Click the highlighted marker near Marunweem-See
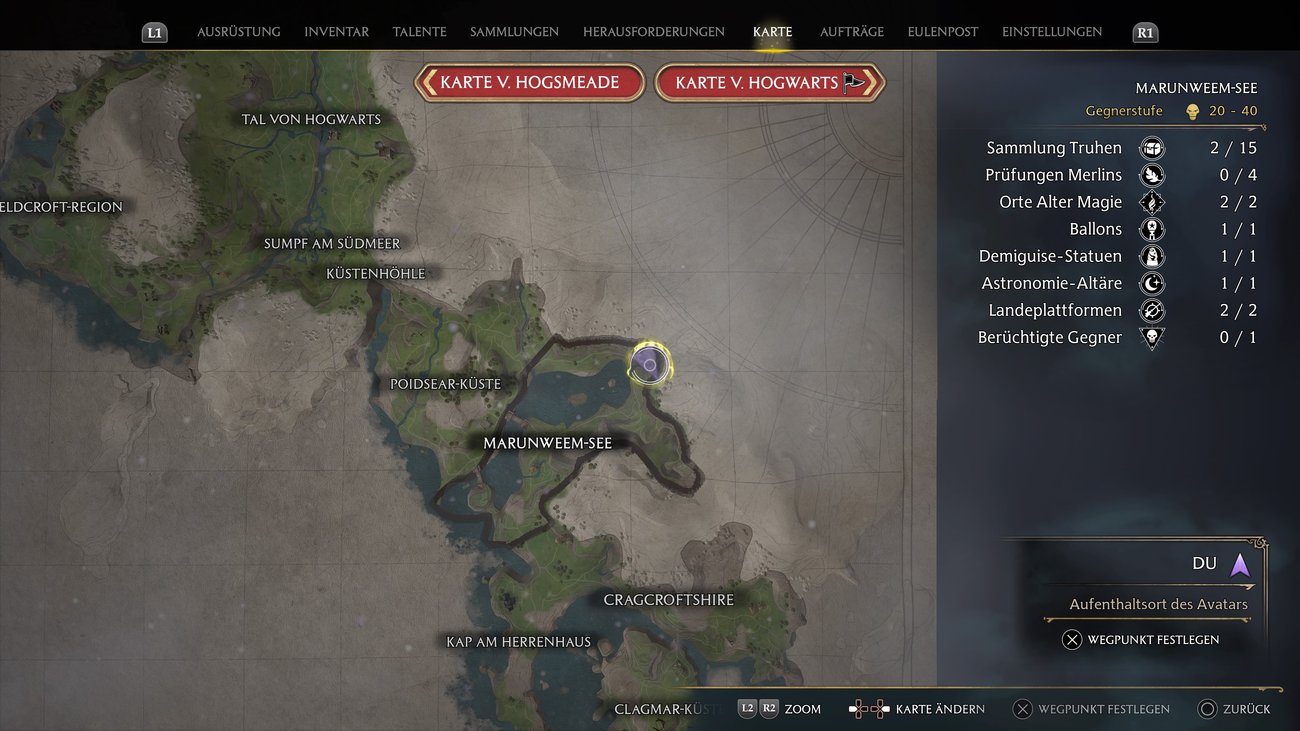 (x=650, y=365)
